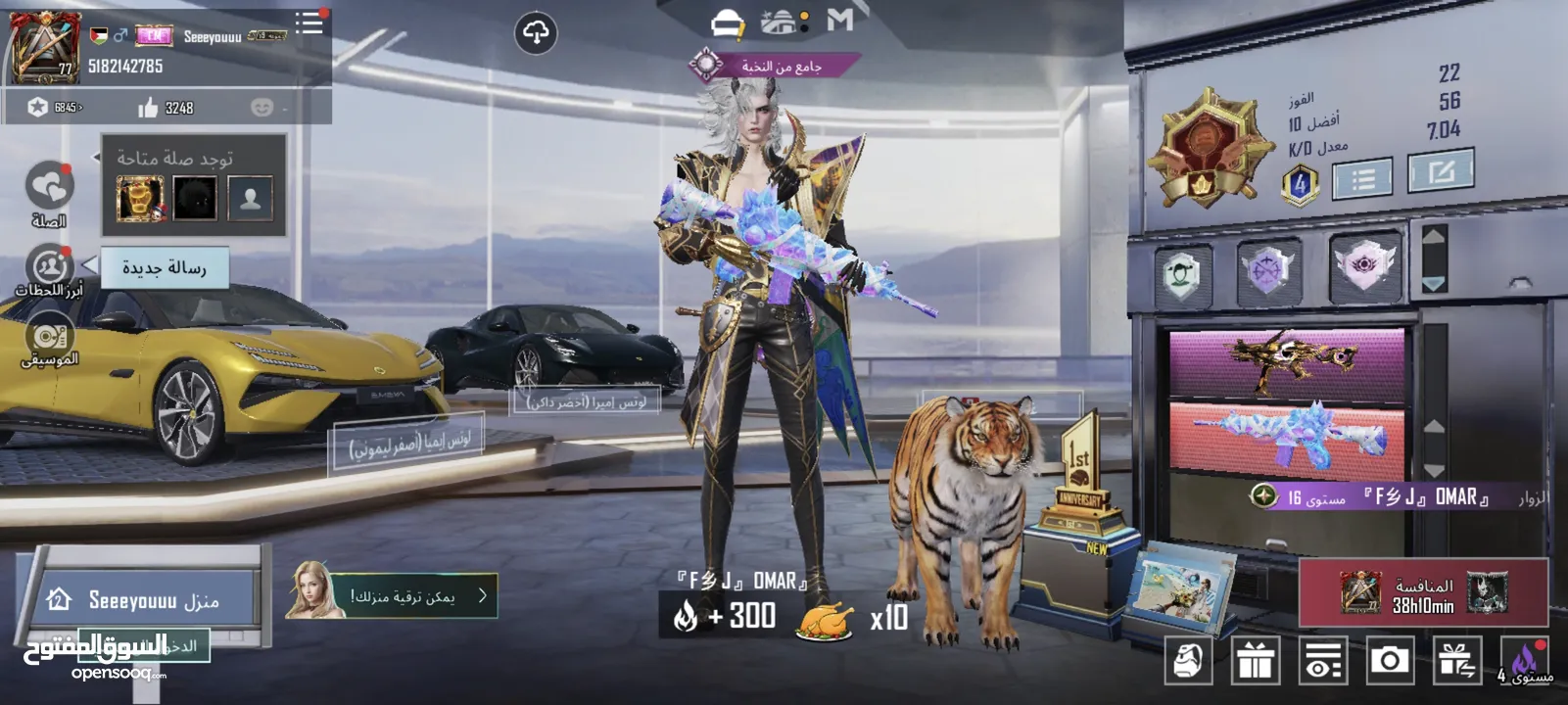Open the gift exchange icon with arrows

pyautogui.click(x=1456, y=661)
